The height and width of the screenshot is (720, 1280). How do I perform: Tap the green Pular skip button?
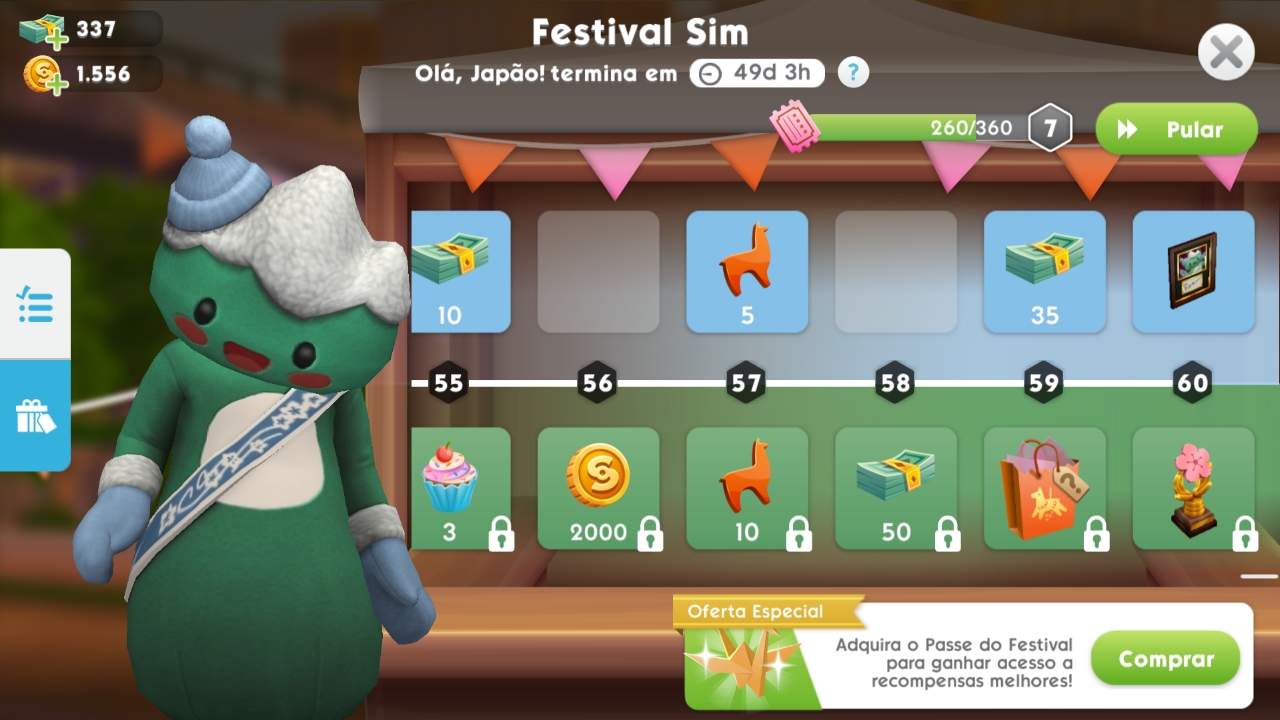coord(1176,130)
